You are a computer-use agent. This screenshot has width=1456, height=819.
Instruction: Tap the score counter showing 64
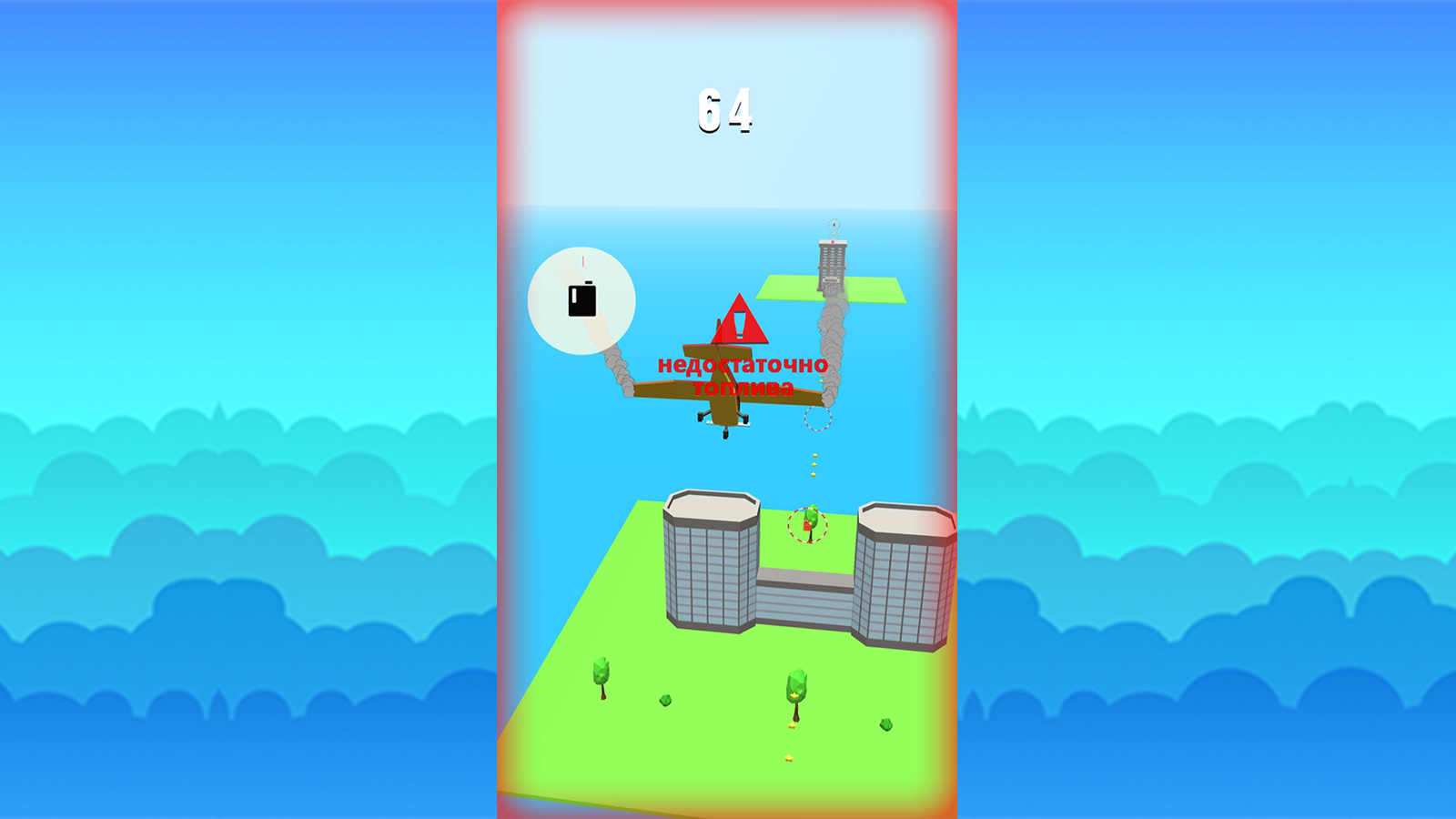point(723,109)
